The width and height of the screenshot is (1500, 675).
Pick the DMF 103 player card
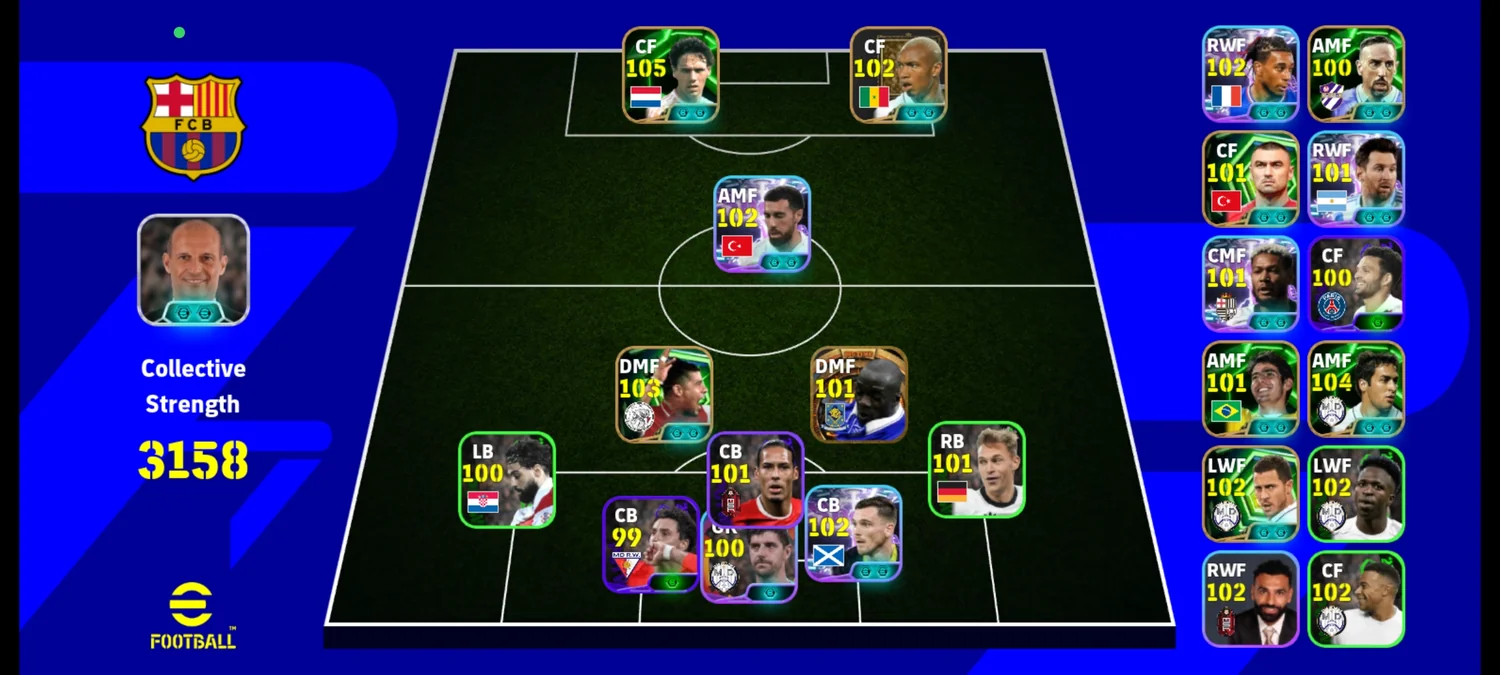tap(664, 394)
